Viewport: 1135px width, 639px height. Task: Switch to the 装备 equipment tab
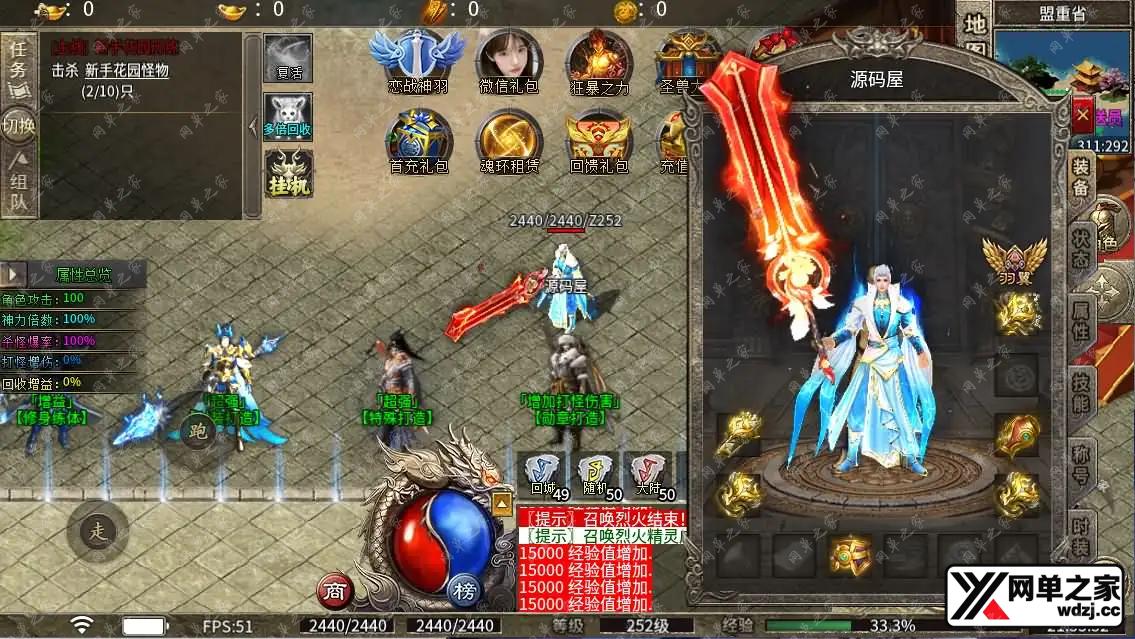1081,177
